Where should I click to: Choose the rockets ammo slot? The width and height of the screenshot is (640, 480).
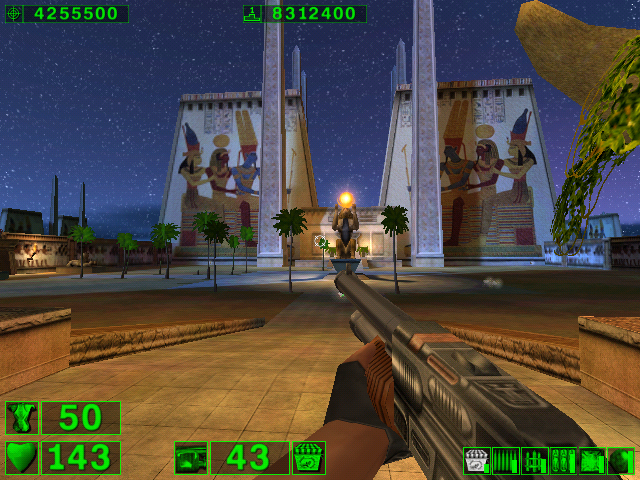tap(534, 461)
